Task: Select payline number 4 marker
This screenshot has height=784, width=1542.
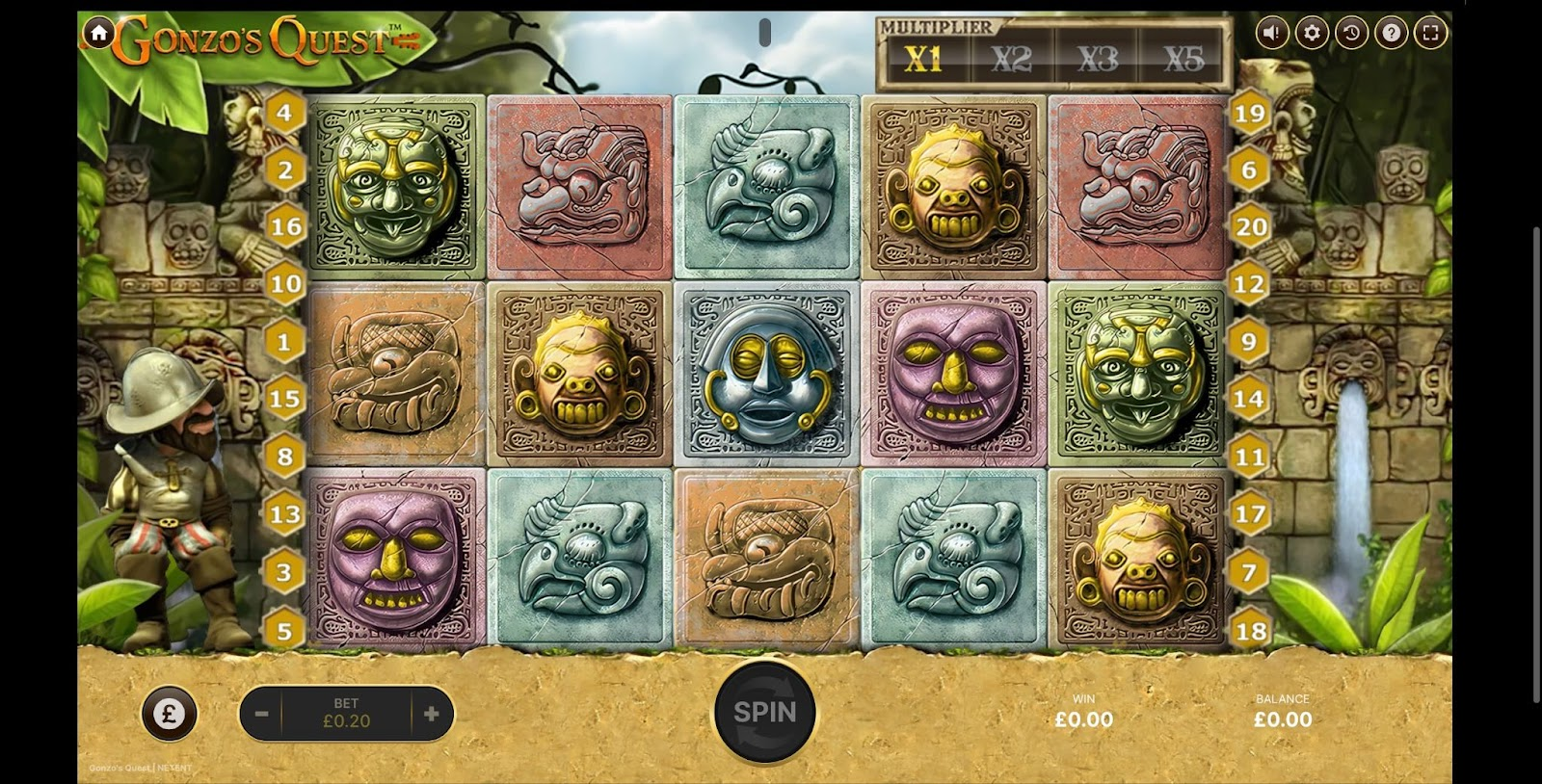Action: (x=284, y=113)
